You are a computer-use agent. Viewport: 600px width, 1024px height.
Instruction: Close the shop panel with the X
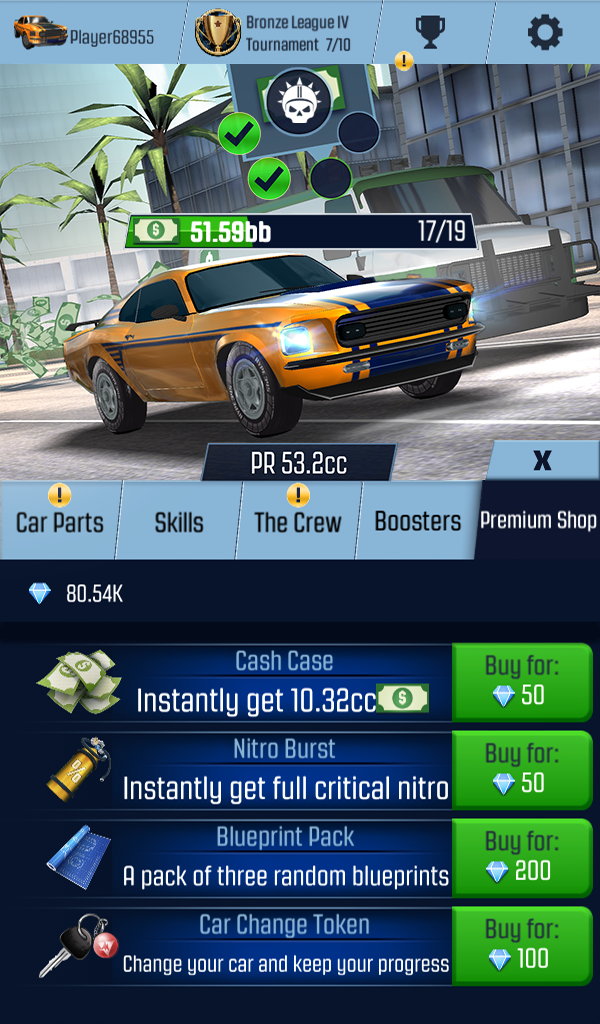543,461
